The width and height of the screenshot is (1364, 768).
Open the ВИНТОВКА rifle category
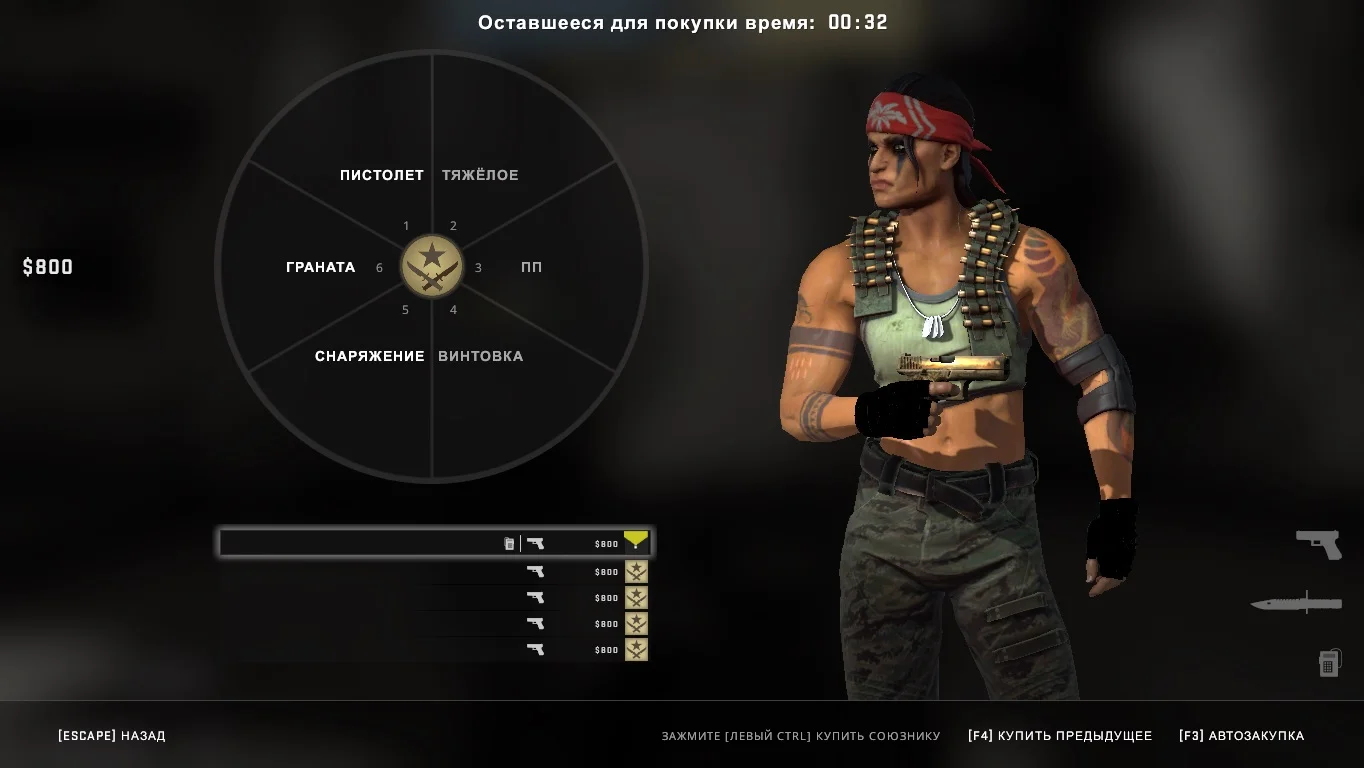click(480, 356)
